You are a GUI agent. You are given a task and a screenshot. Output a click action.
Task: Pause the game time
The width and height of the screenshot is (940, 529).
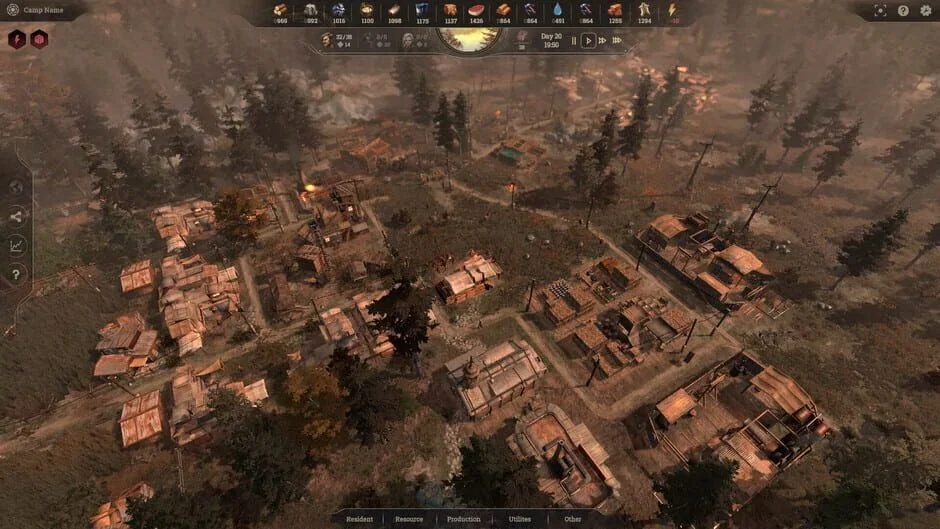pos(574,41)
